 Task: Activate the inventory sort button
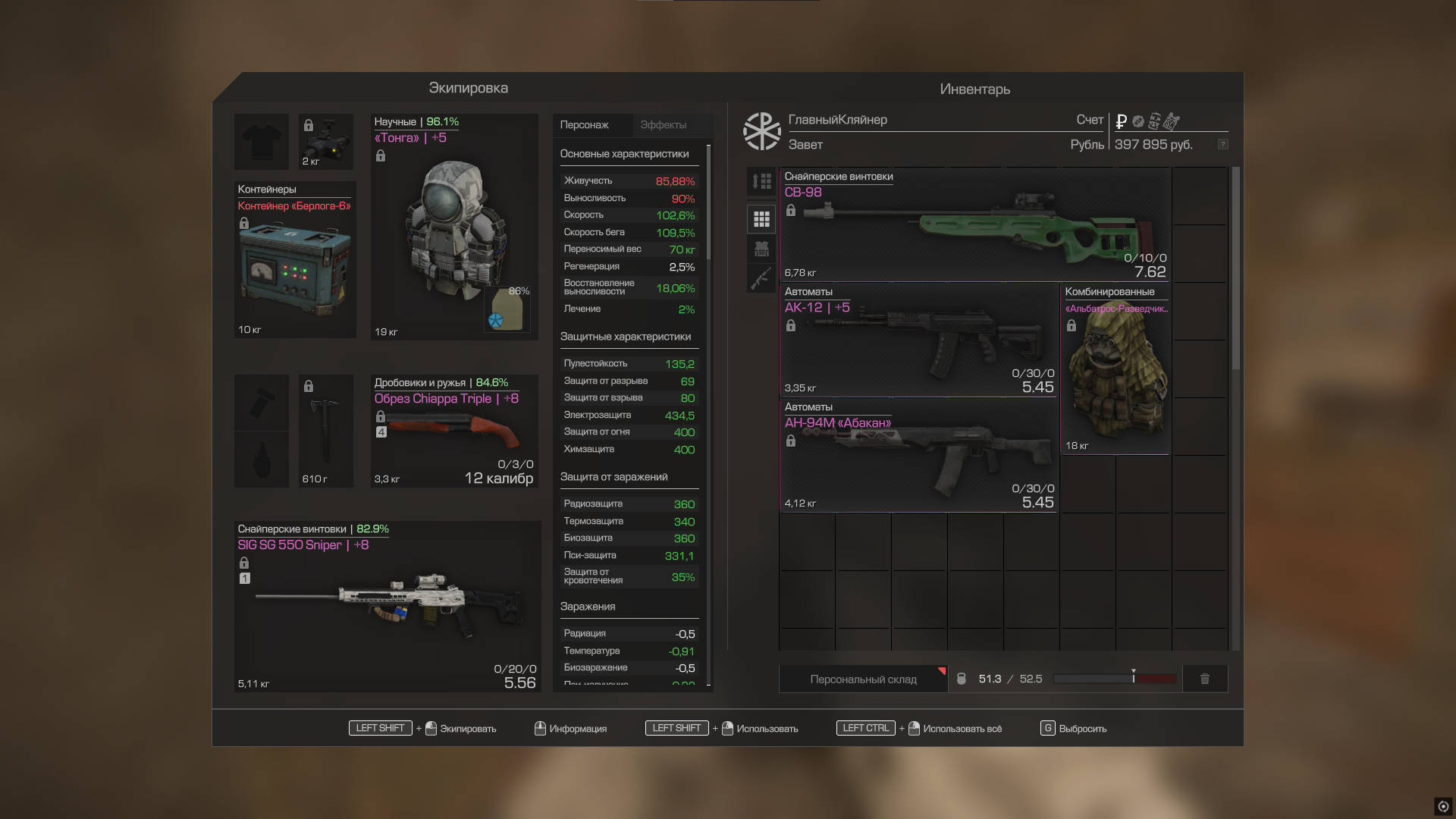(x=761, y=182)
